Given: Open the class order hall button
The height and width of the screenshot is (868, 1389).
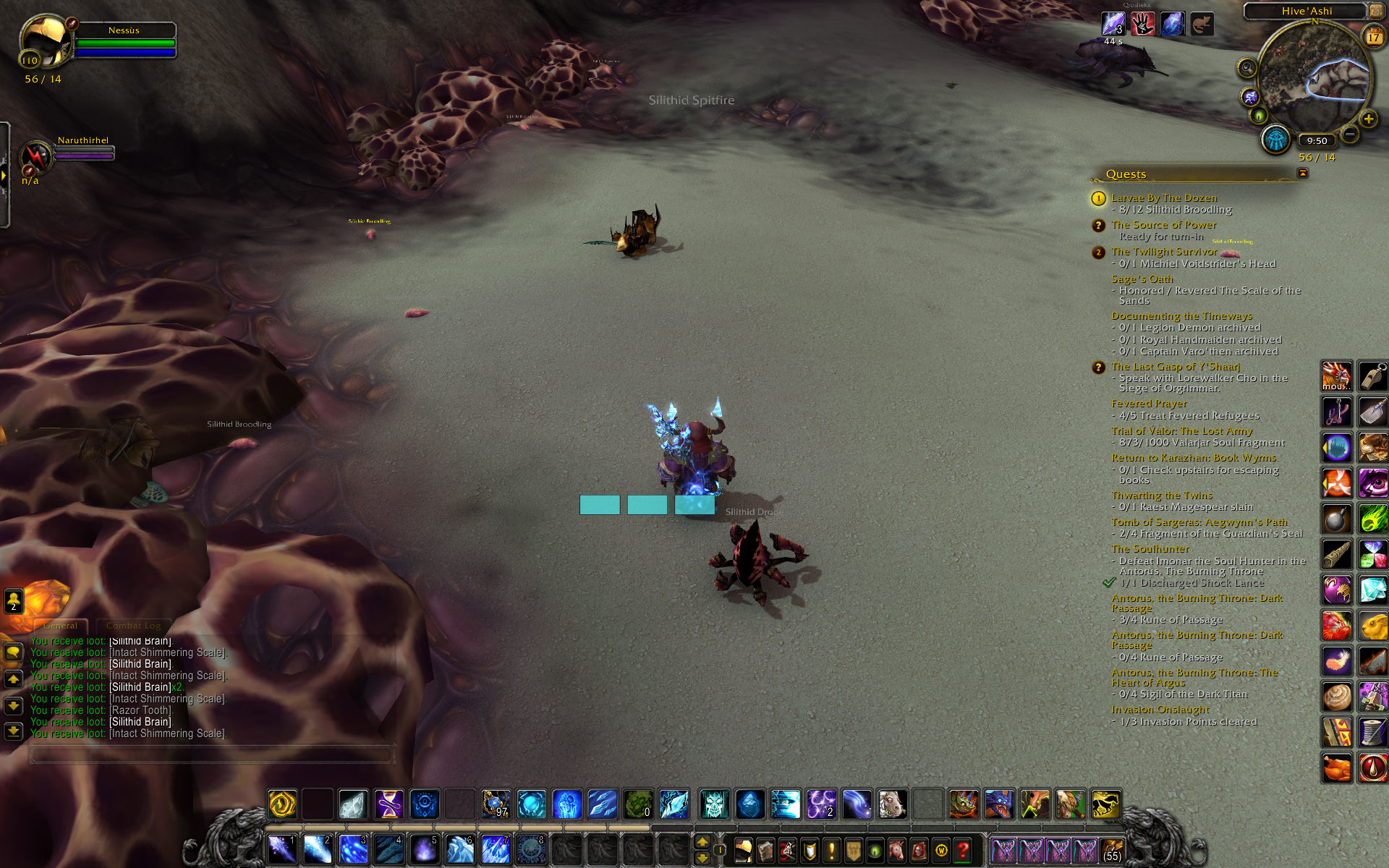Looking at the screenshot, I should (x=1275, y=140).
